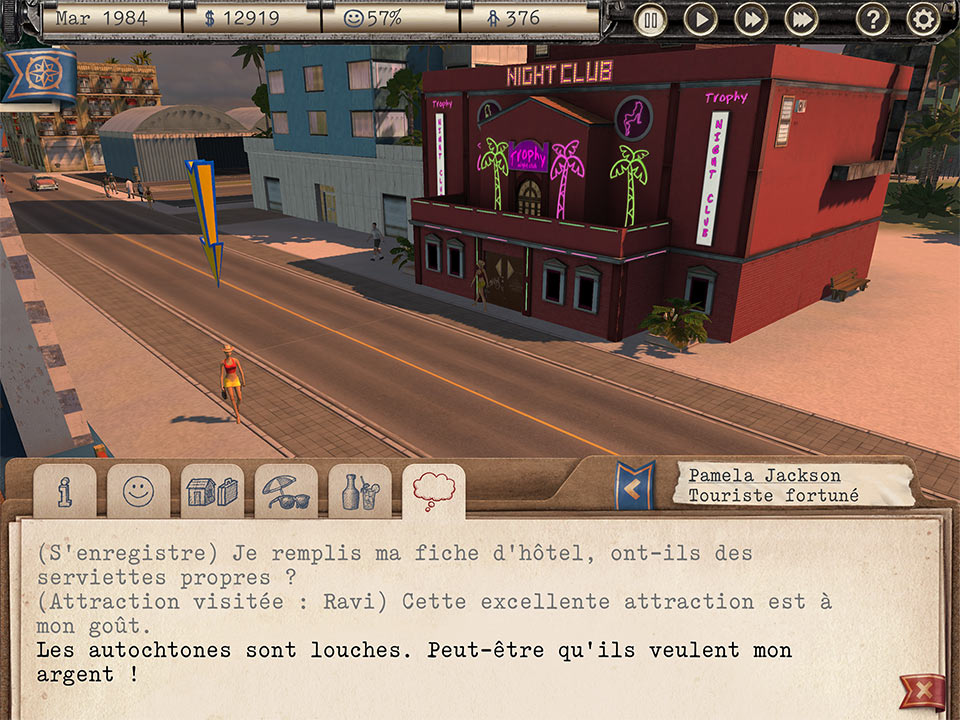
Task: Pause the game simulation
Action: pos(651,19)
